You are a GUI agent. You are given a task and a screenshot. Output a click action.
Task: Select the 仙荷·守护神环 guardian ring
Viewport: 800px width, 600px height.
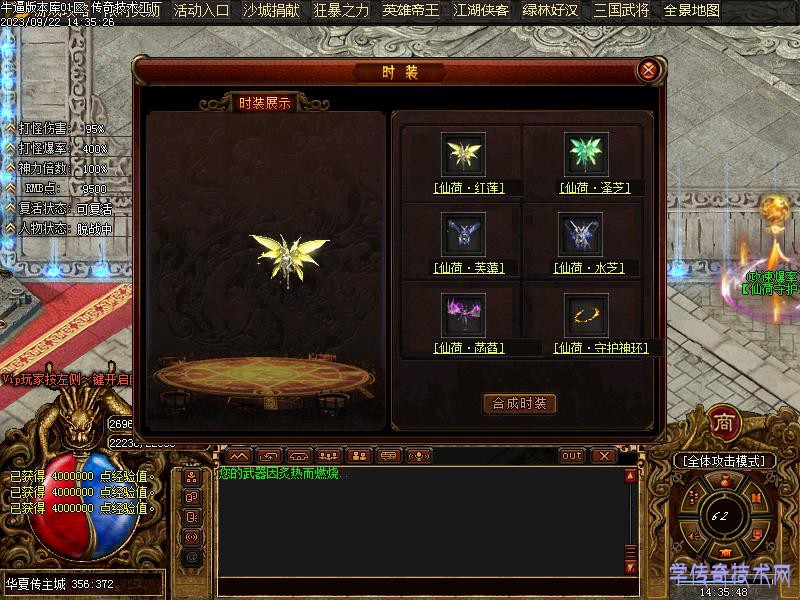585,314
